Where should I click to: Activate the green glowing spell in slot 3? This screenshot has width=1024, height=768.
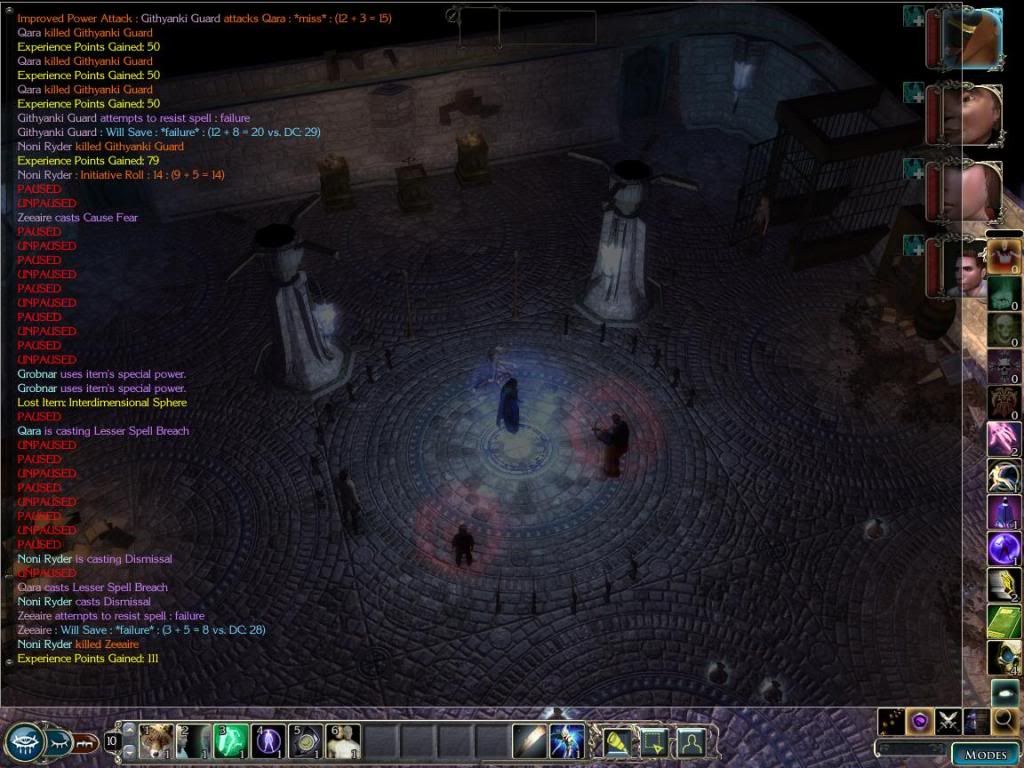231,741
